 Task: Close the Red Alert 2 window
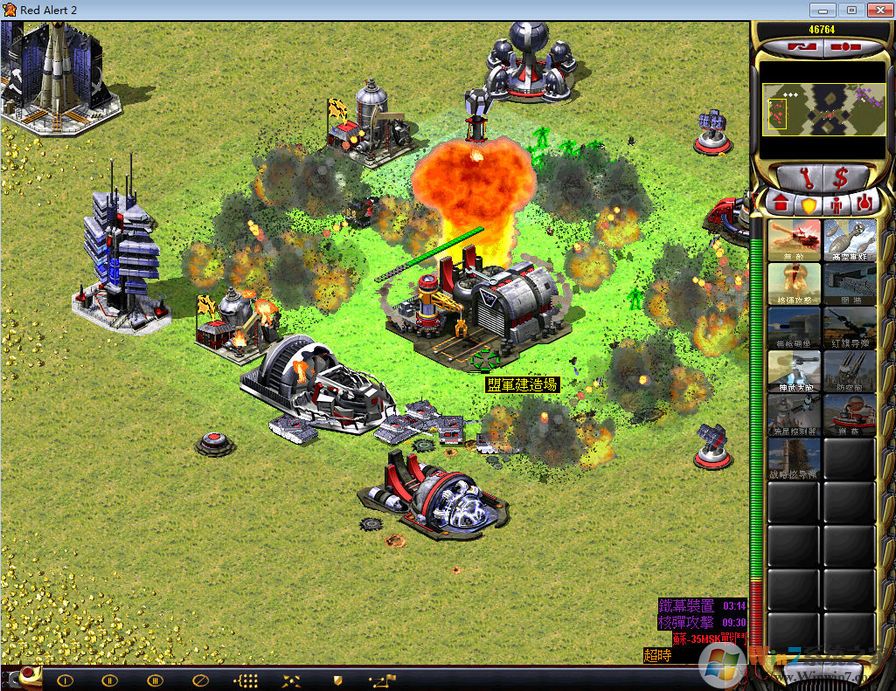(876, 9)
